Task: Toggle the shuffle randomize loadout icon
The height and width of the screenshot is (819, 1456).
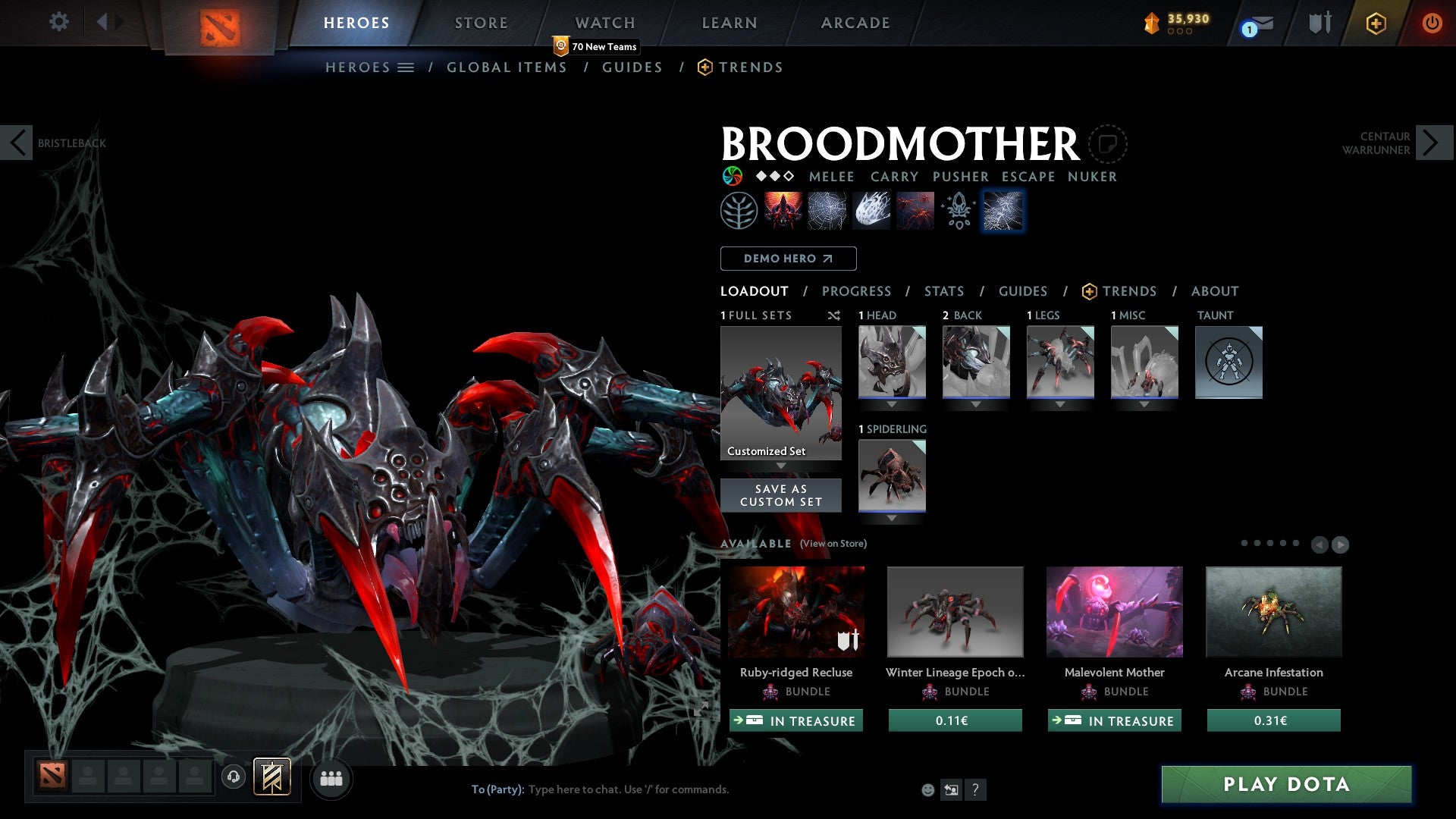Action: [x=834, y=316]
